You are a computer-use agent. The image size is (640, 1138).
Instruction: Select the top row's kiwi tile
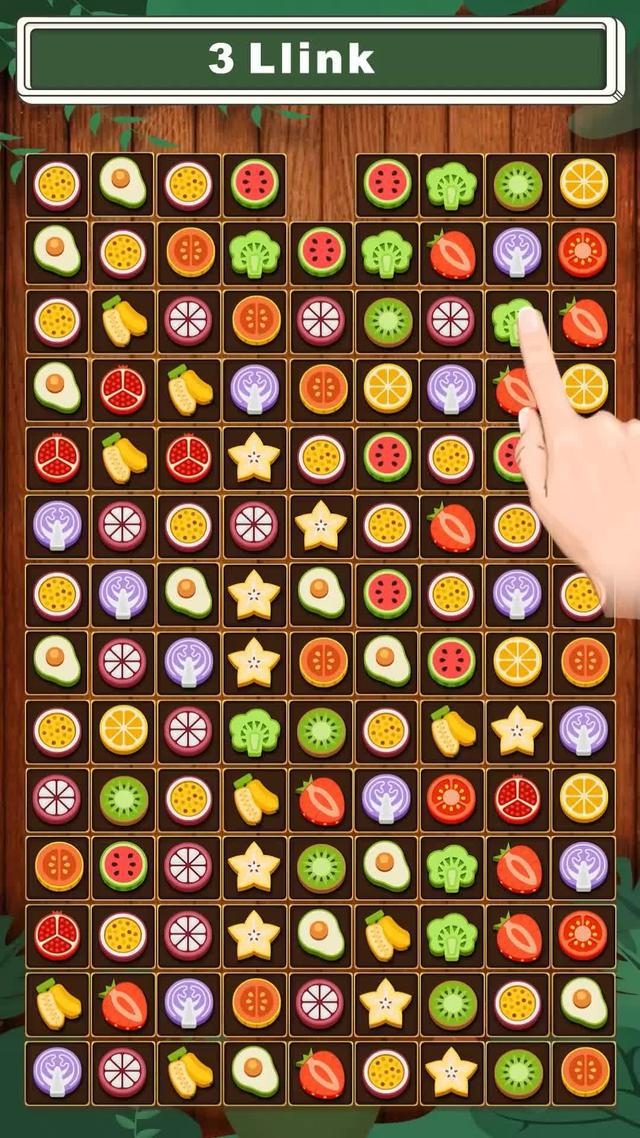pyautogui.click(x=518, y=183)
